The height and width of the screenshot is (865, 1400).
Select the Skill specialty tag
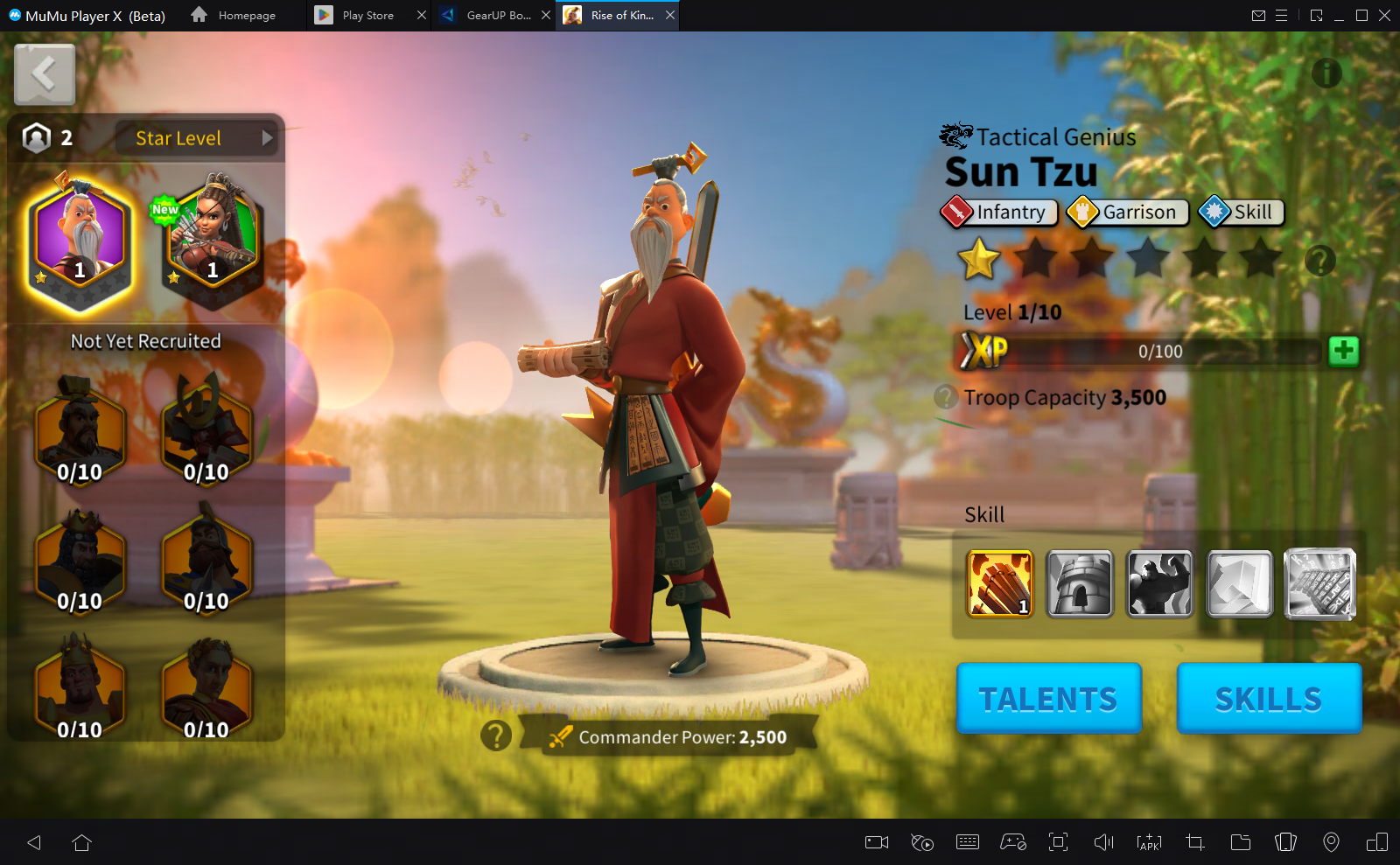tap(1241, 213)
